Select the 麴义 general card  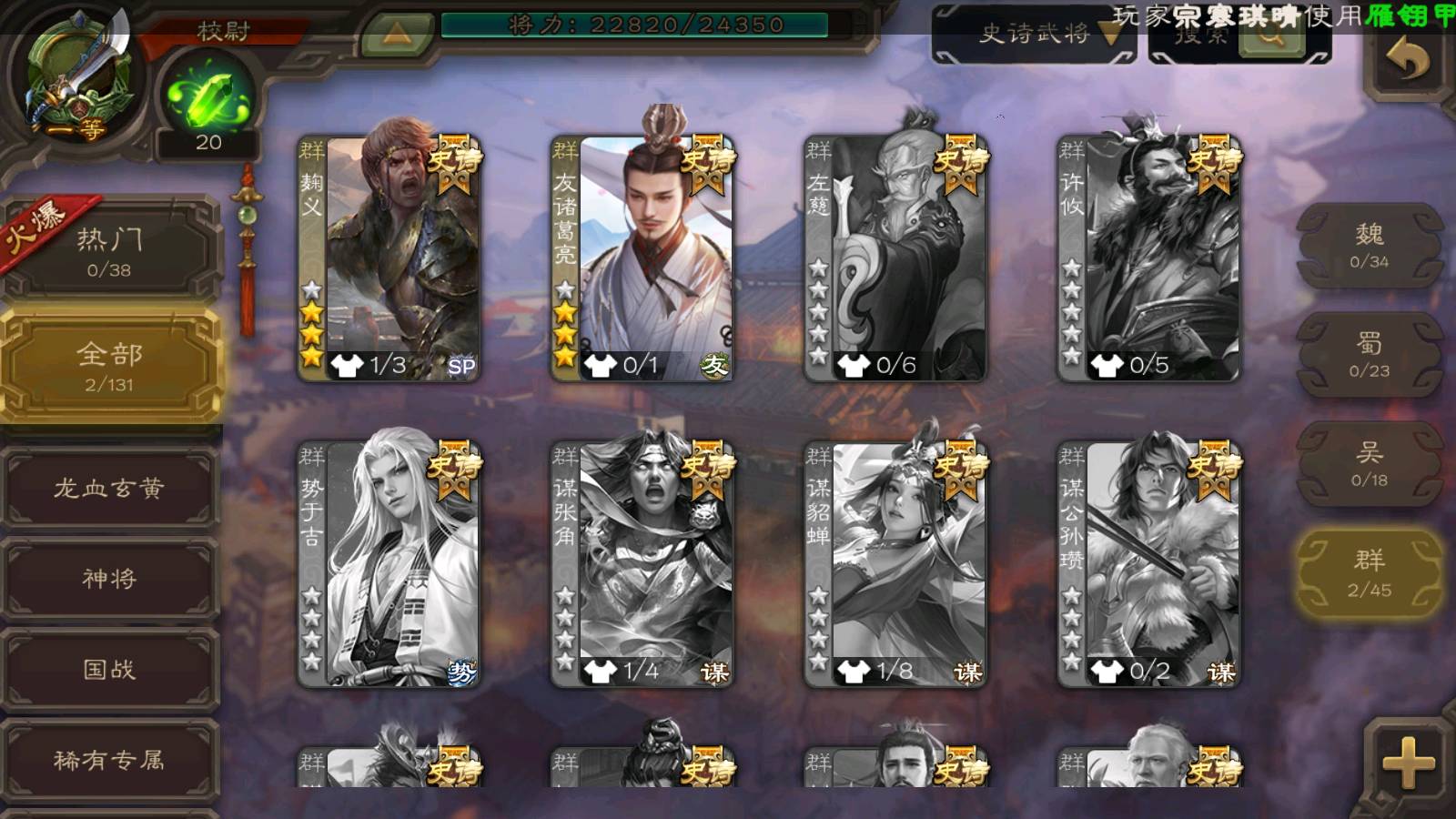389,258
